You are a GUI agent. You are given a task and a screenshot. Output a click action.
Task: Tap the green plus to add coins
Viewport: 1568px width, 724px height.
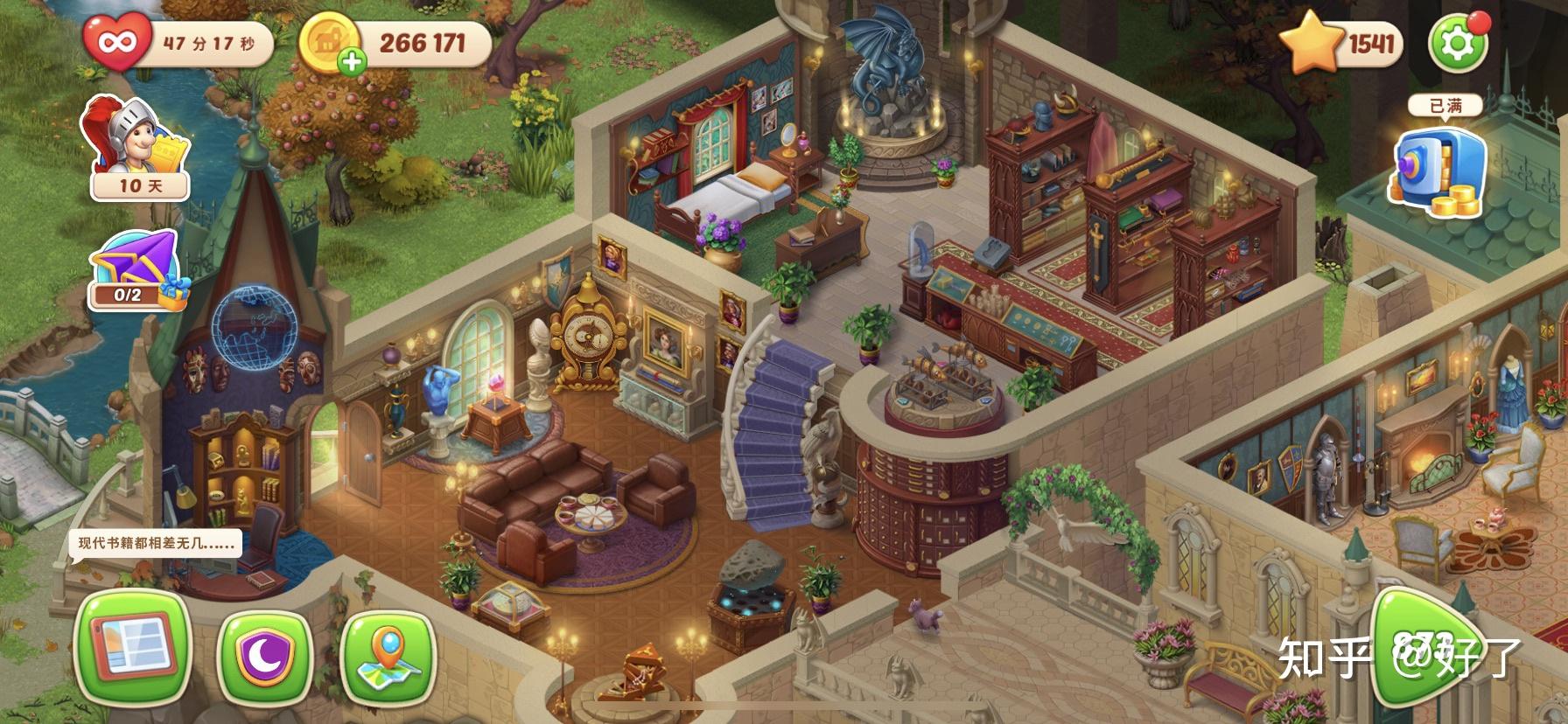tap(352, 62)
